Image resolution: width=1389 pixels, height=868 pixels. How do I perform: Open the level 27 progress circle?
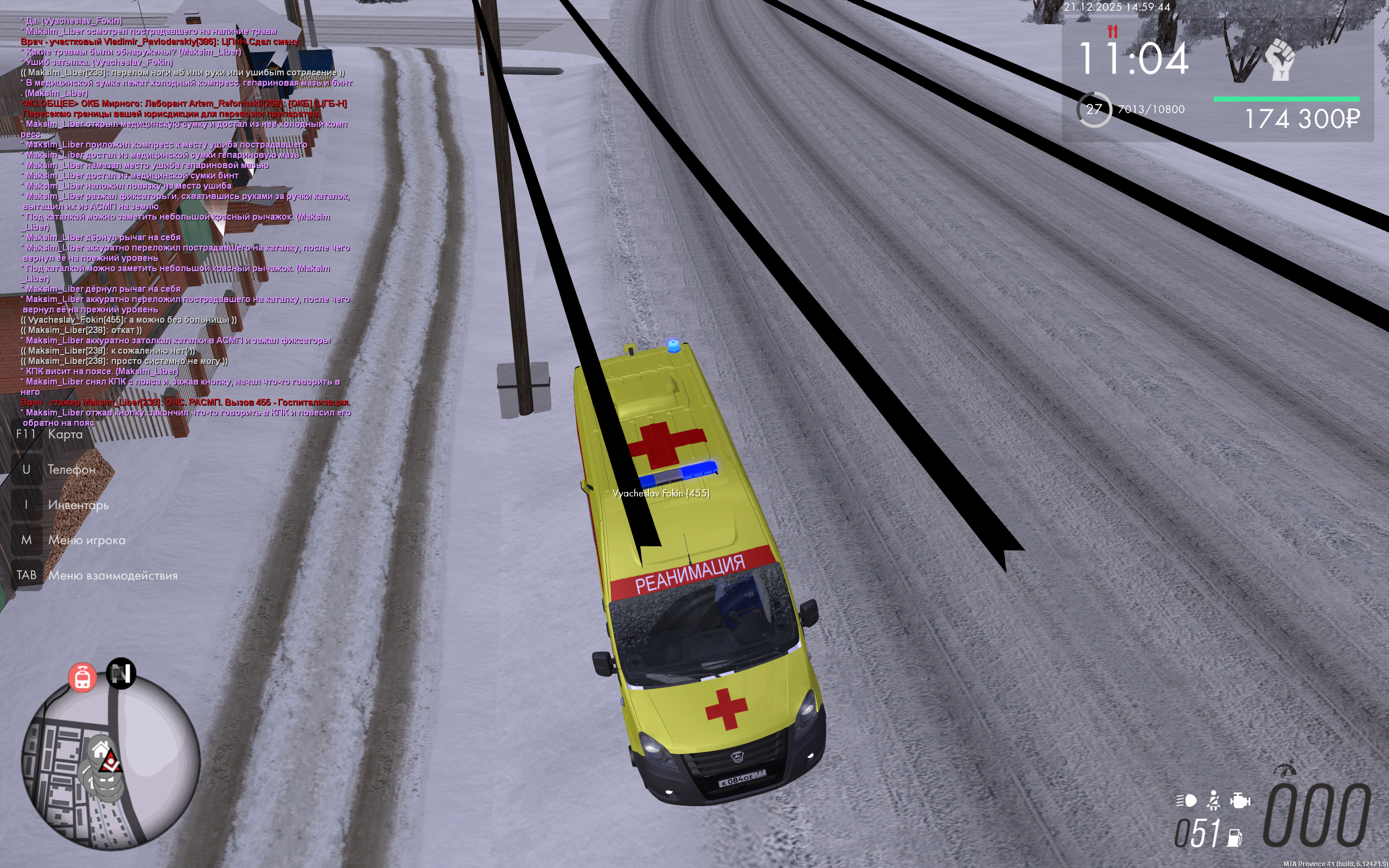[x=1093, y=109]
